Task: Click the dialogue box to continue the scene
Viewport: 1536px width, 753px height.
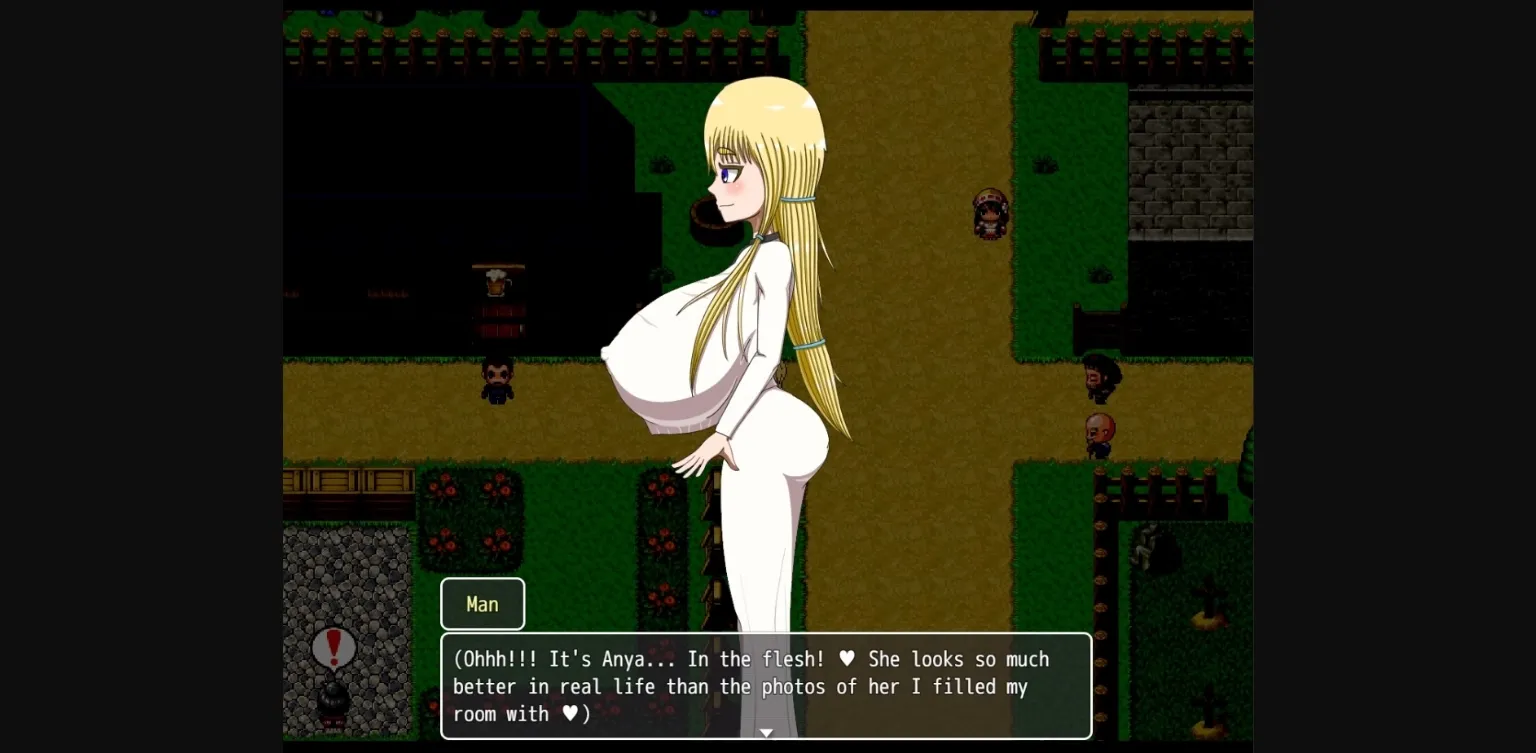Action: click(766, 687)
